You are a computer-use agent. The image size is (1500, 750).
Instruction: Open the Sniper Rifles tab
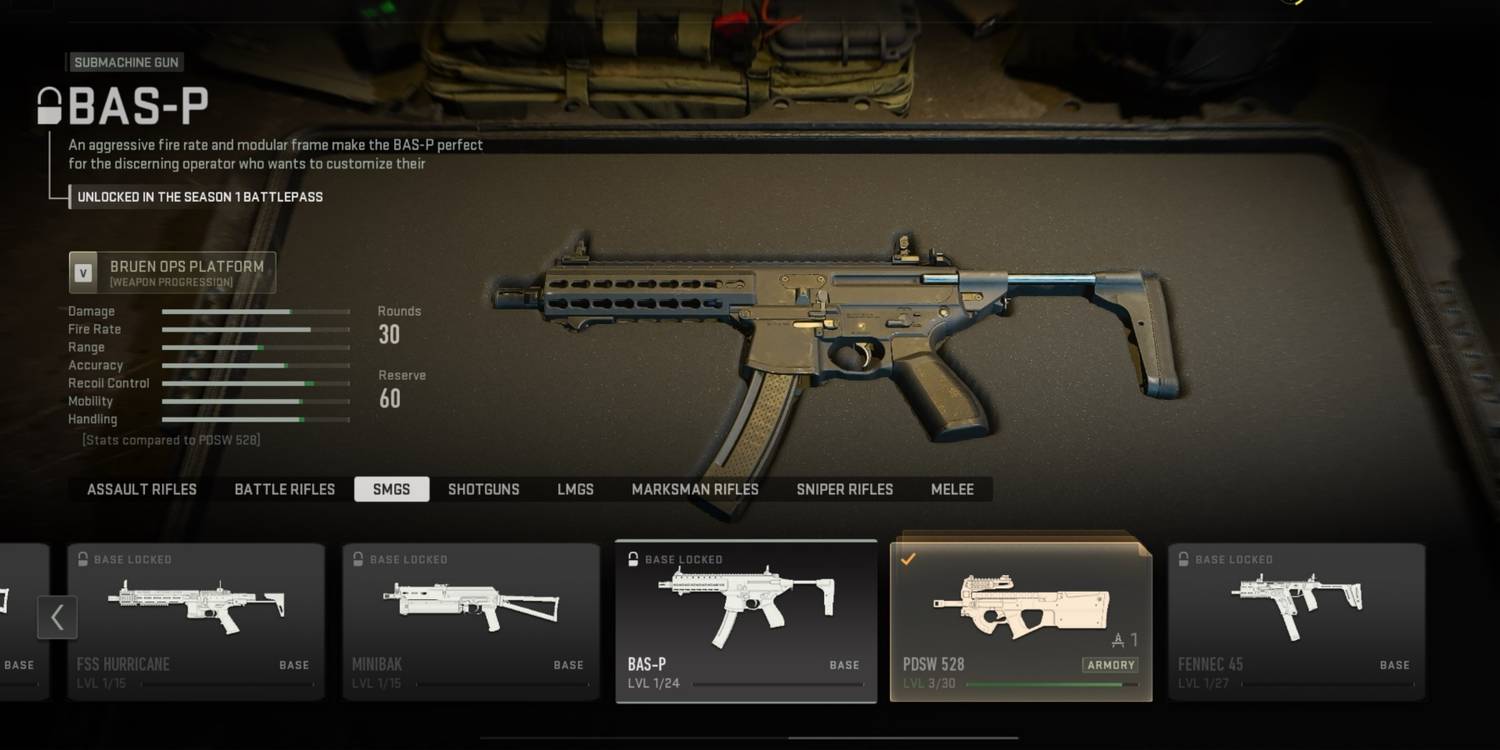coord(844,489)
